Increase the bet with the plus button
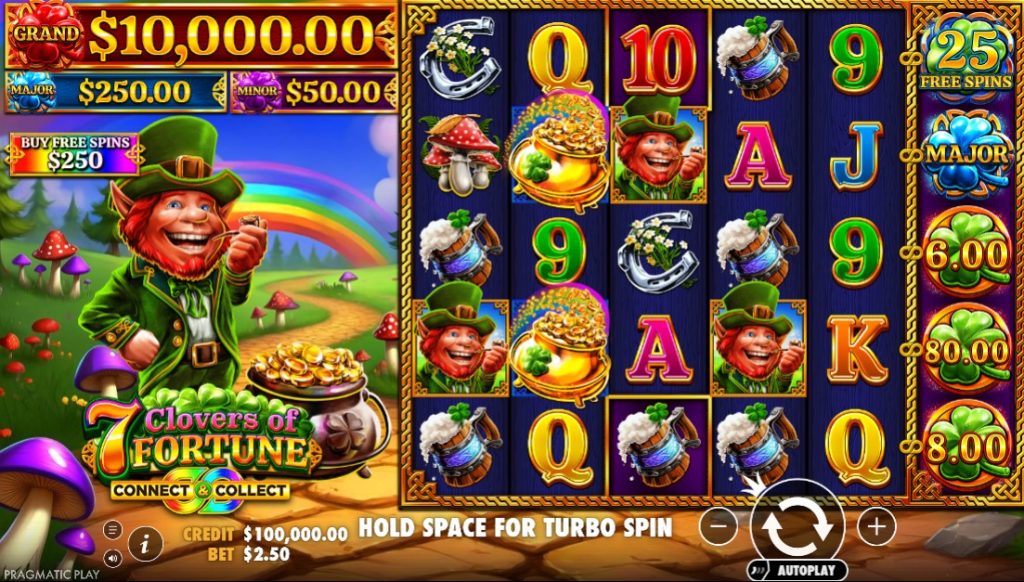 click(876, 525)
